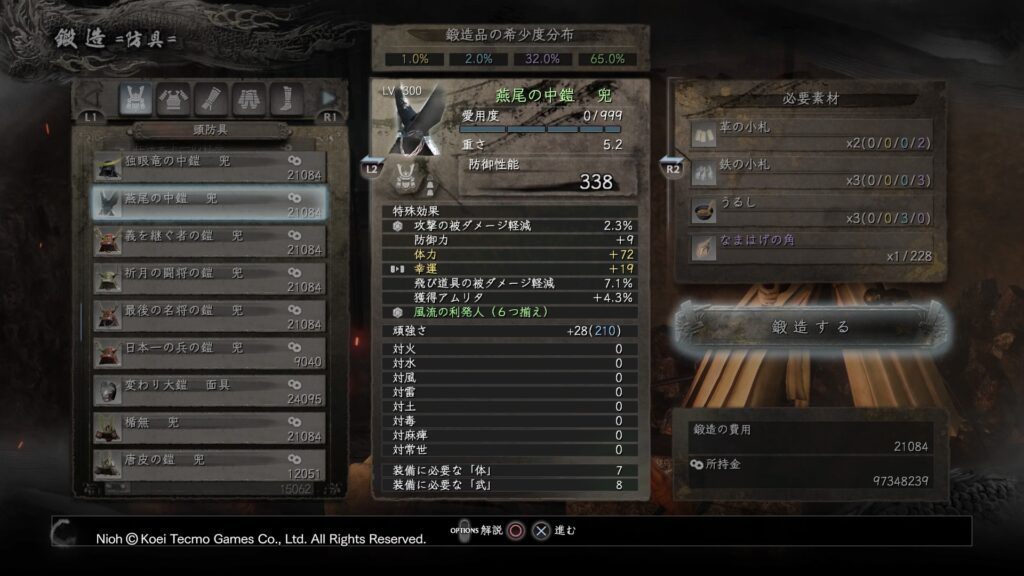Switch to the foot guards (greaves) tab

pos(287,98)
